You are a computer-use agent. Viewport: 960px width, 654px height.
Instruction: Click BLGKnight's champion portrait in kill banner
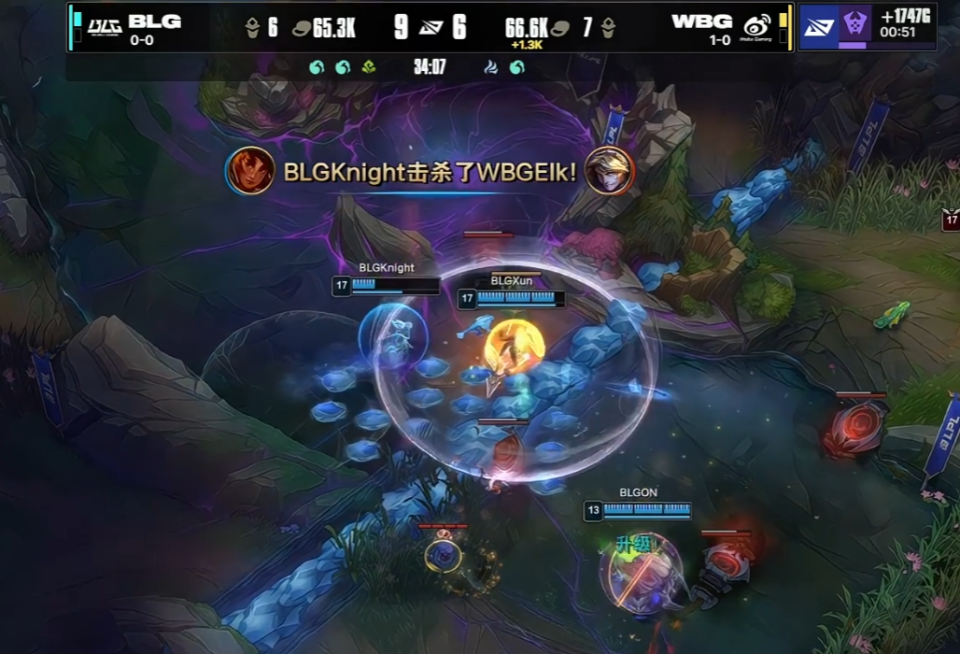(x=250, y=170)
